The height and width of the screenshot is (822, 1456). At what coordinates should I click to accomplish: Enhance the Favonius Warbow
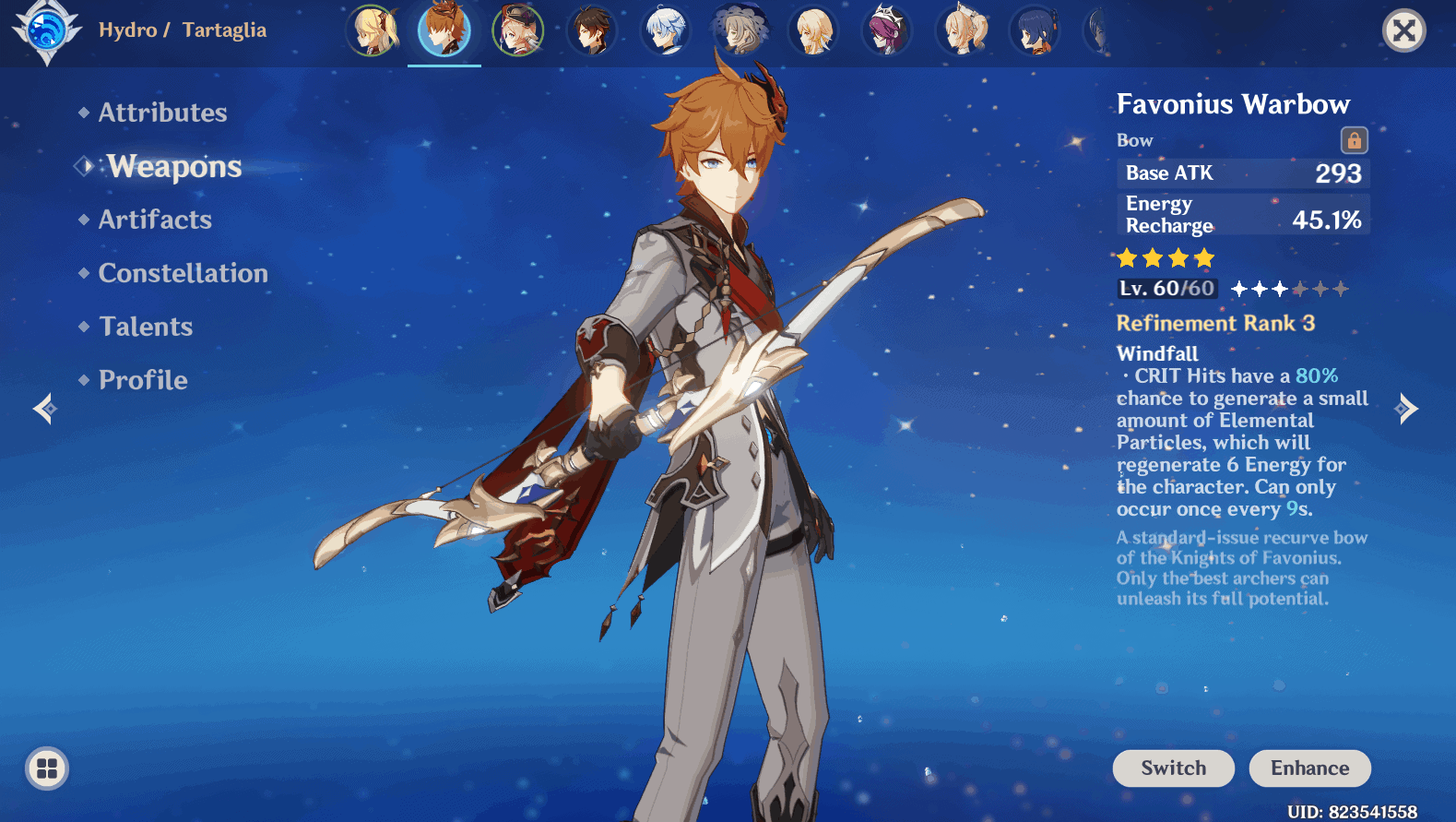(x=1309, y=768)
